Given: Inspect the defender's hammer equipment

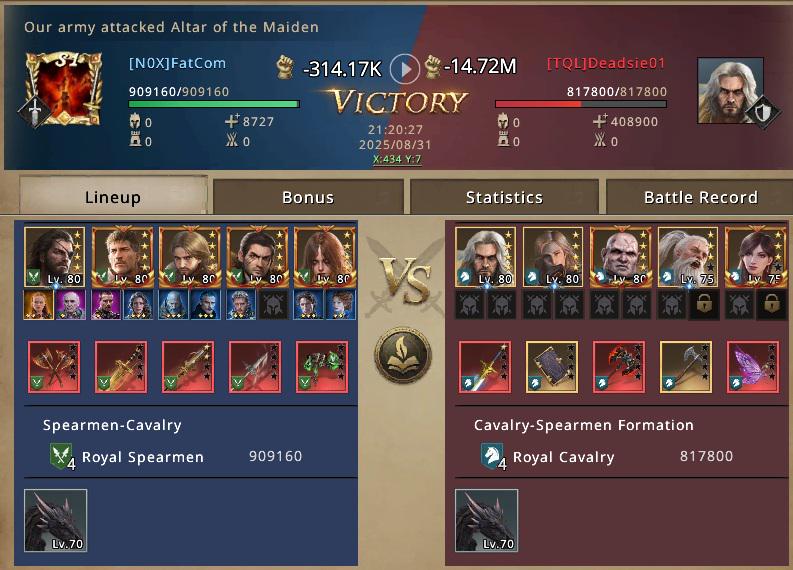Looking at the screenshot, I should [686, 366].
